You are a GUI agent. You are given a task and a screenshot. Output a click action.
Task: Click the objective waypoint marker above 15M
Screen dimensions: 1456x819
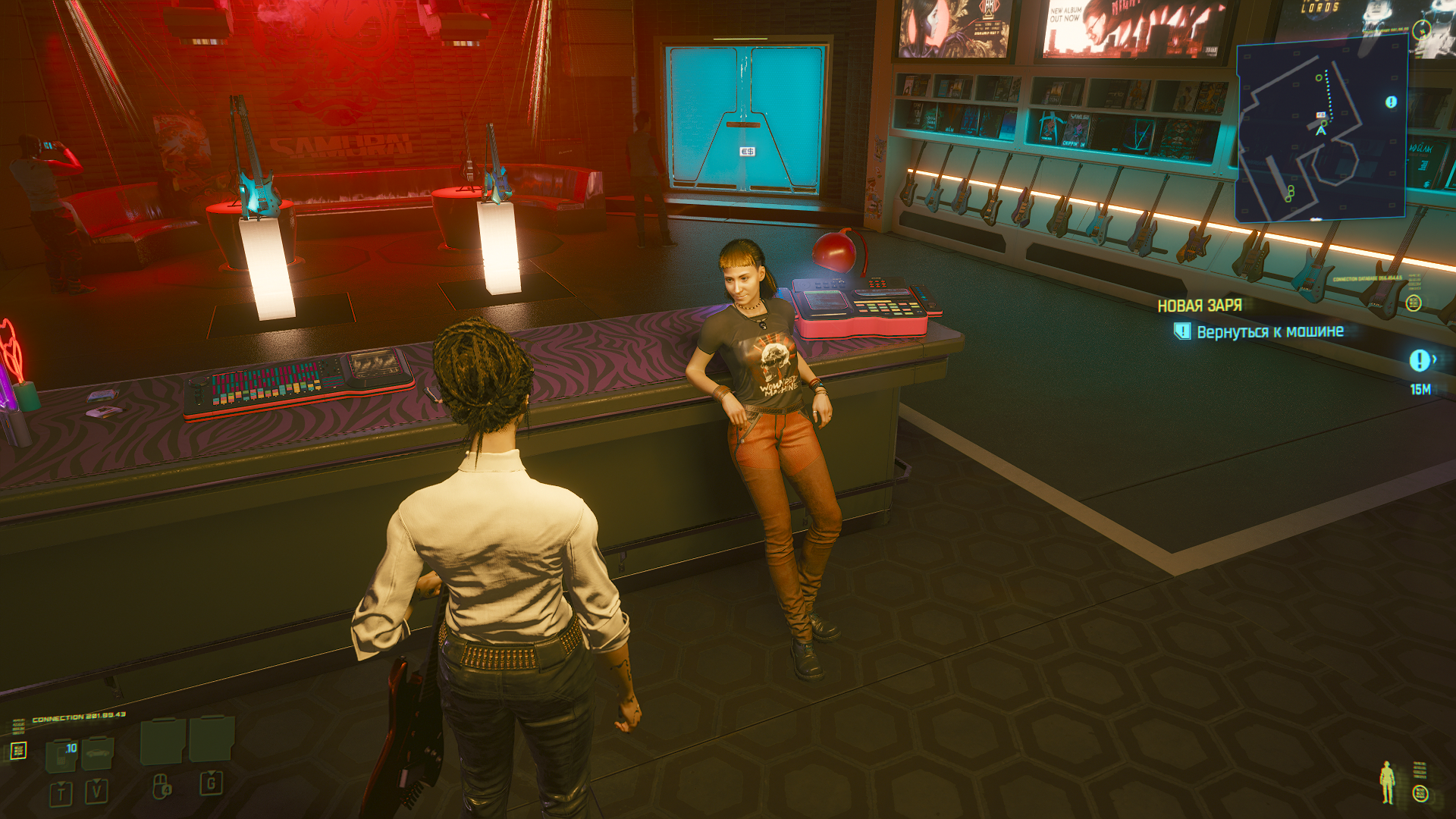pyautogui.click(x=1420, y=361)
